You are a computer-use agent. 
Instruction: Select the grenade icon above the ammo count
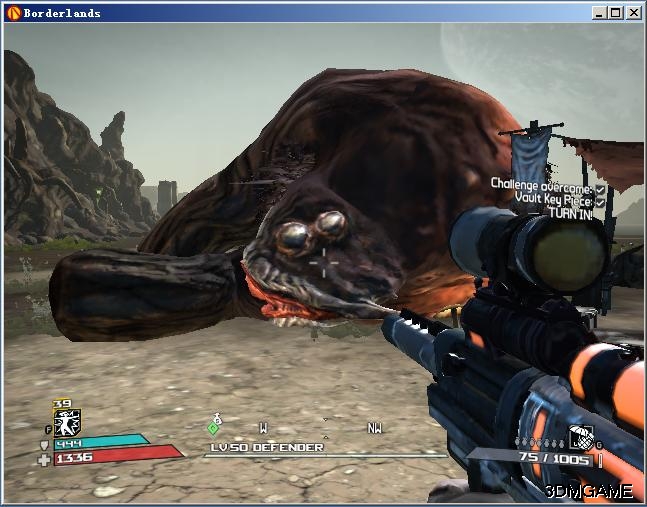tap(580, 436)
